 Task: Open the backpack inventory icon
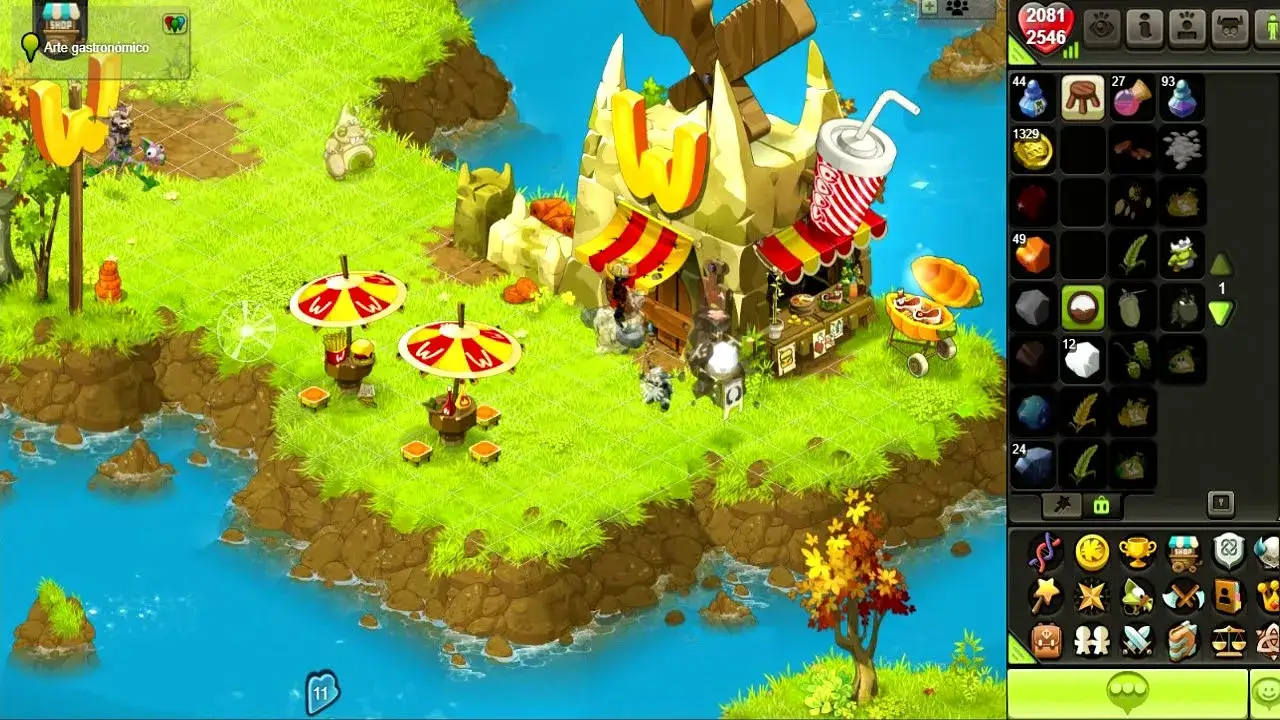[x=1045, y=639]
